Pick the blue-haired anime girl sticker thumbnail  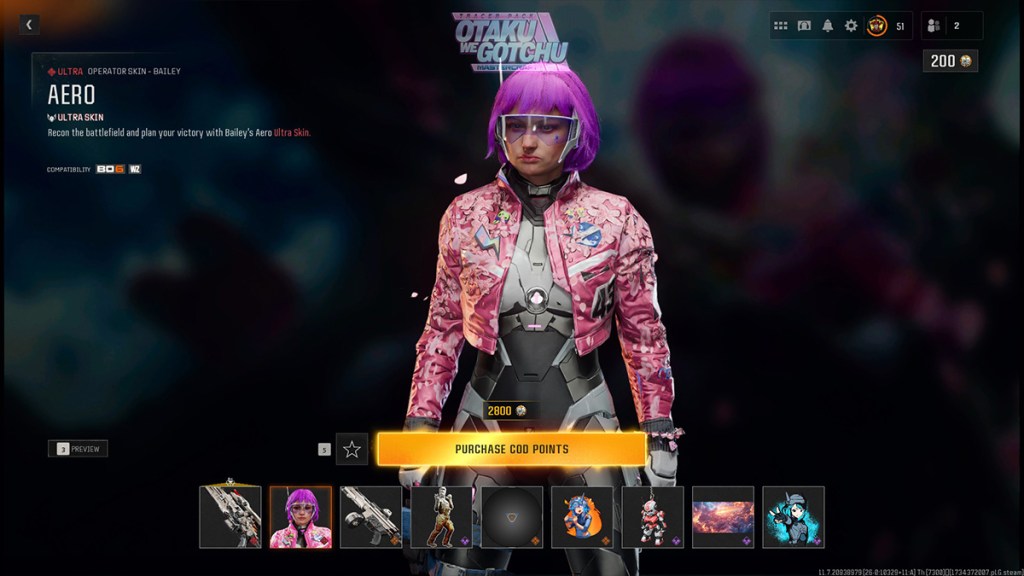582,517
